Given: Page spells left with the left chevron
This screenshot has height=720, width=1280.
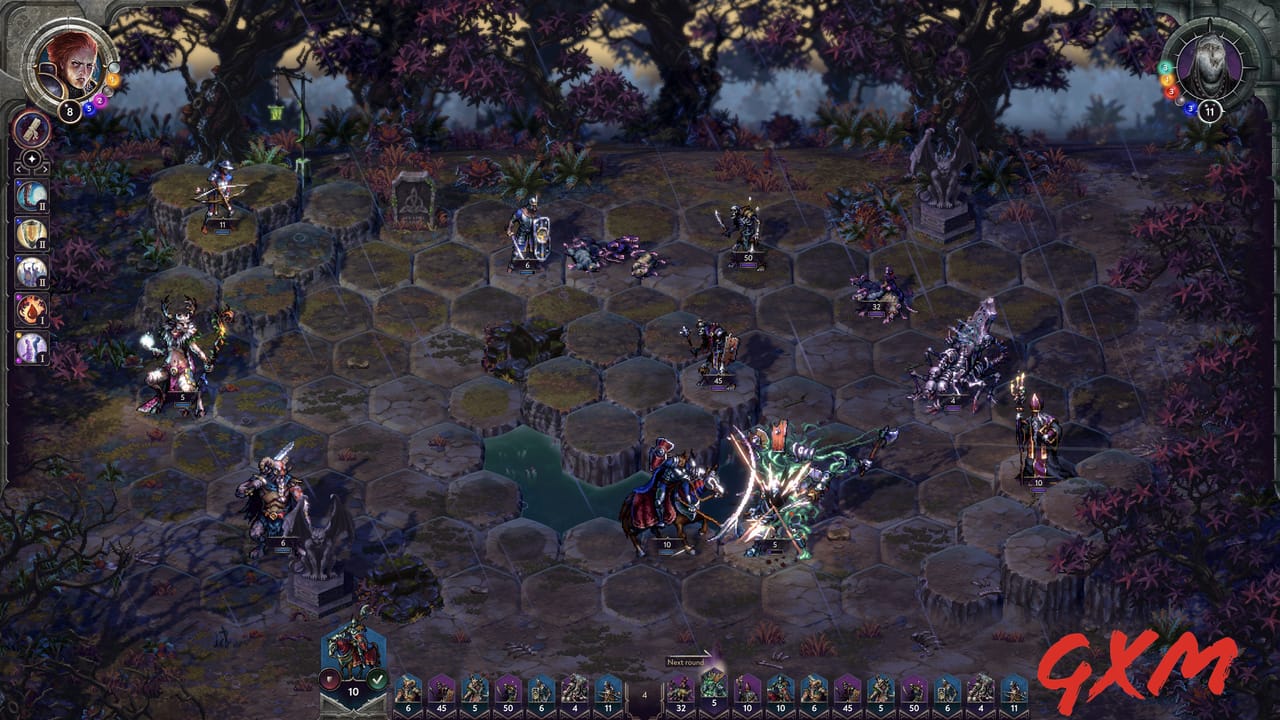Looking at the screenshot, I should coord(20,169).
